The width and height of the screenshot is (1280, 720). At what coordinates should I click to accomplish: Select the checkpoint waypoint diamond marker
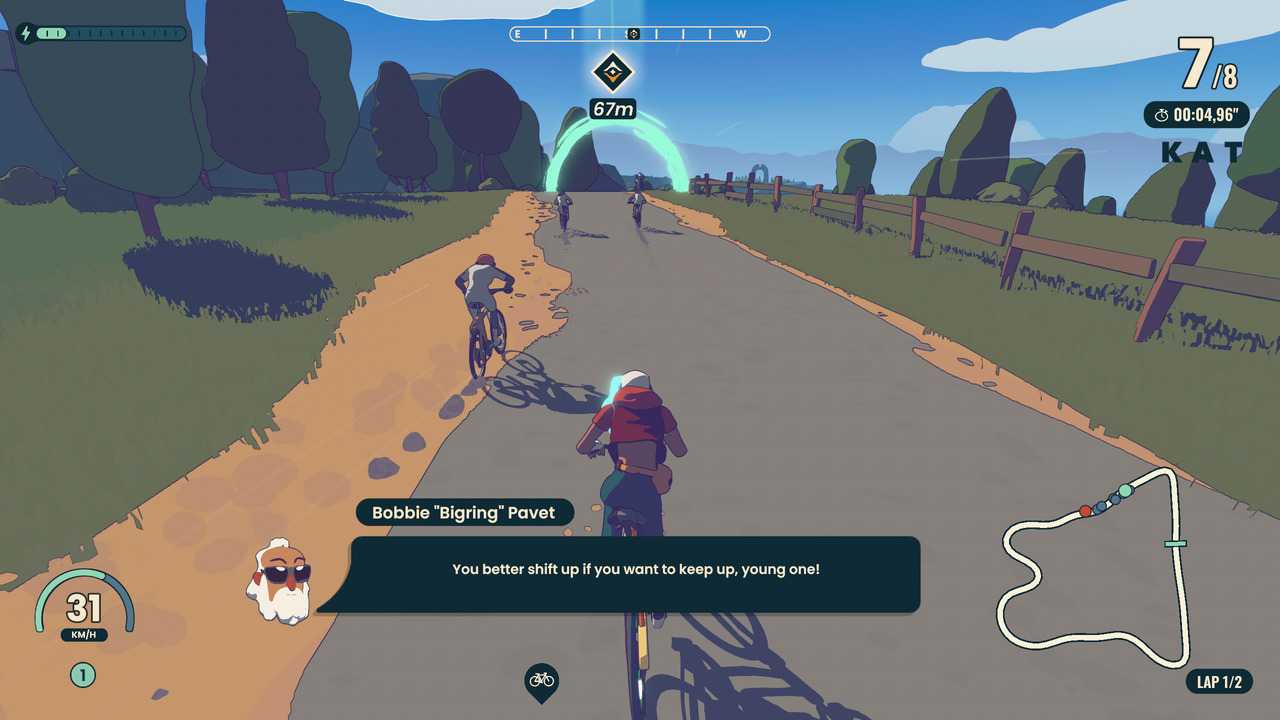612,71
